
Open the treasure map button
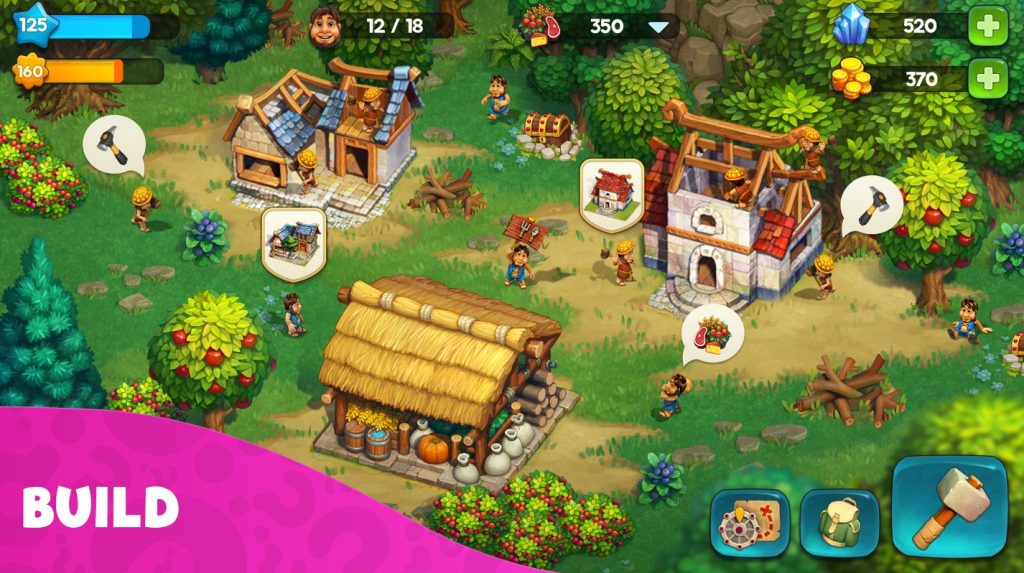[749, 522]
